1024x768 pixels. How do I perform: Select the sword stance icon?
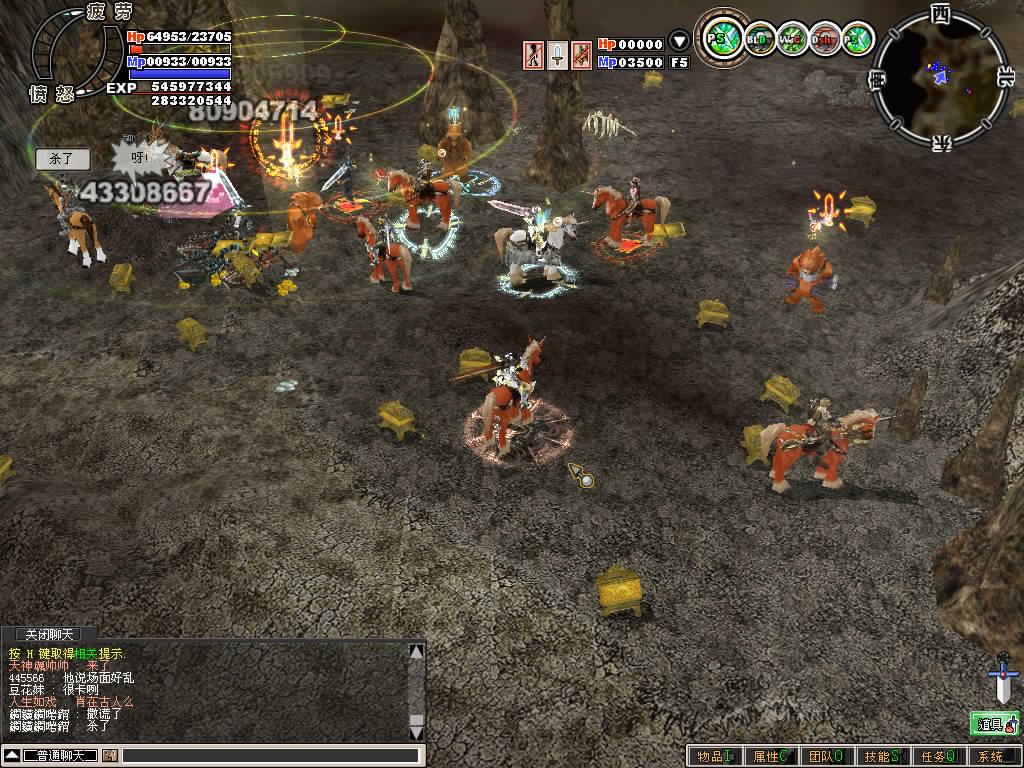point(557,54)
